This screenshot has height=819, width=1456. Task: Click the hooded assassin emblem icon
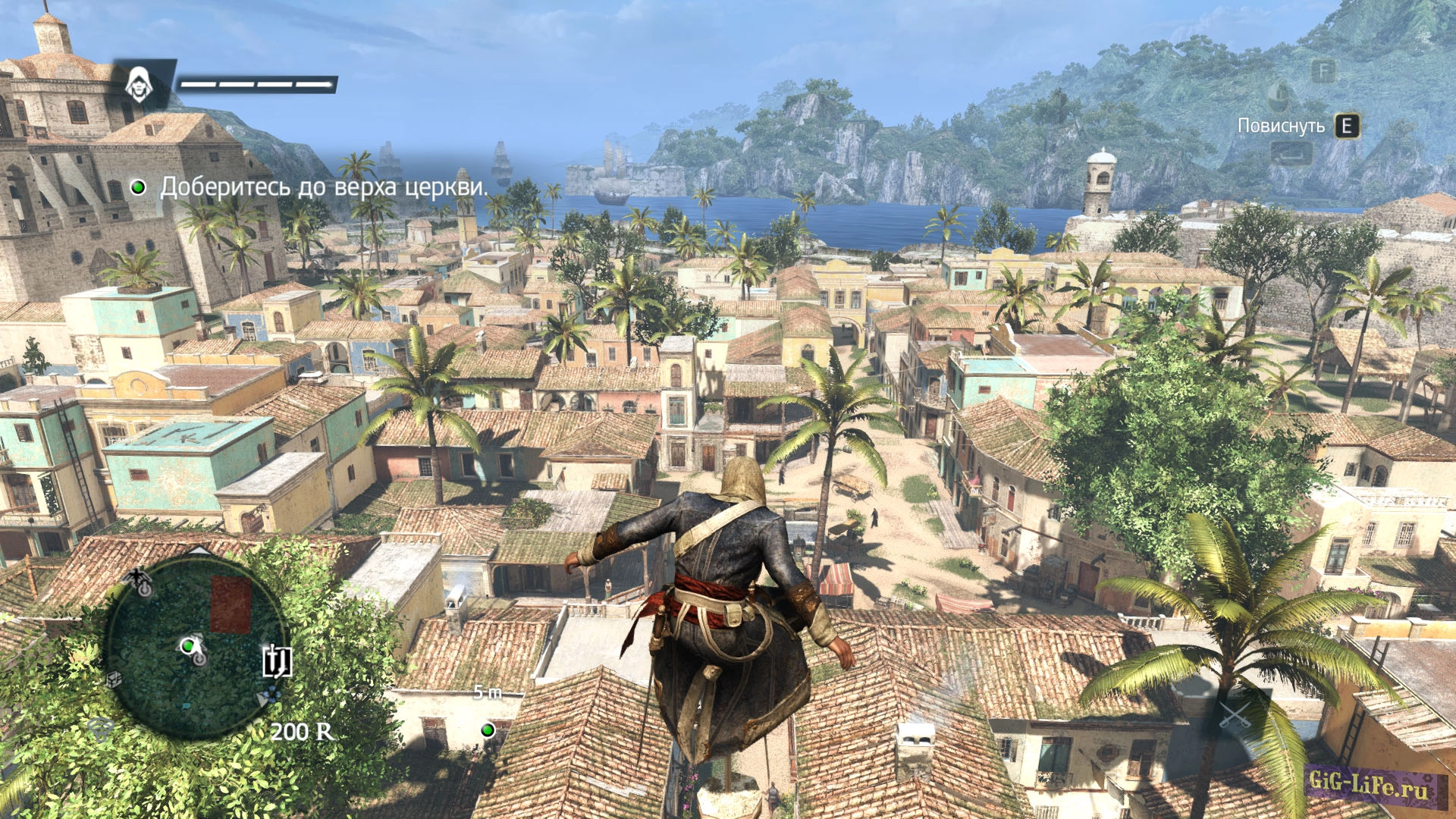[139, 84]
